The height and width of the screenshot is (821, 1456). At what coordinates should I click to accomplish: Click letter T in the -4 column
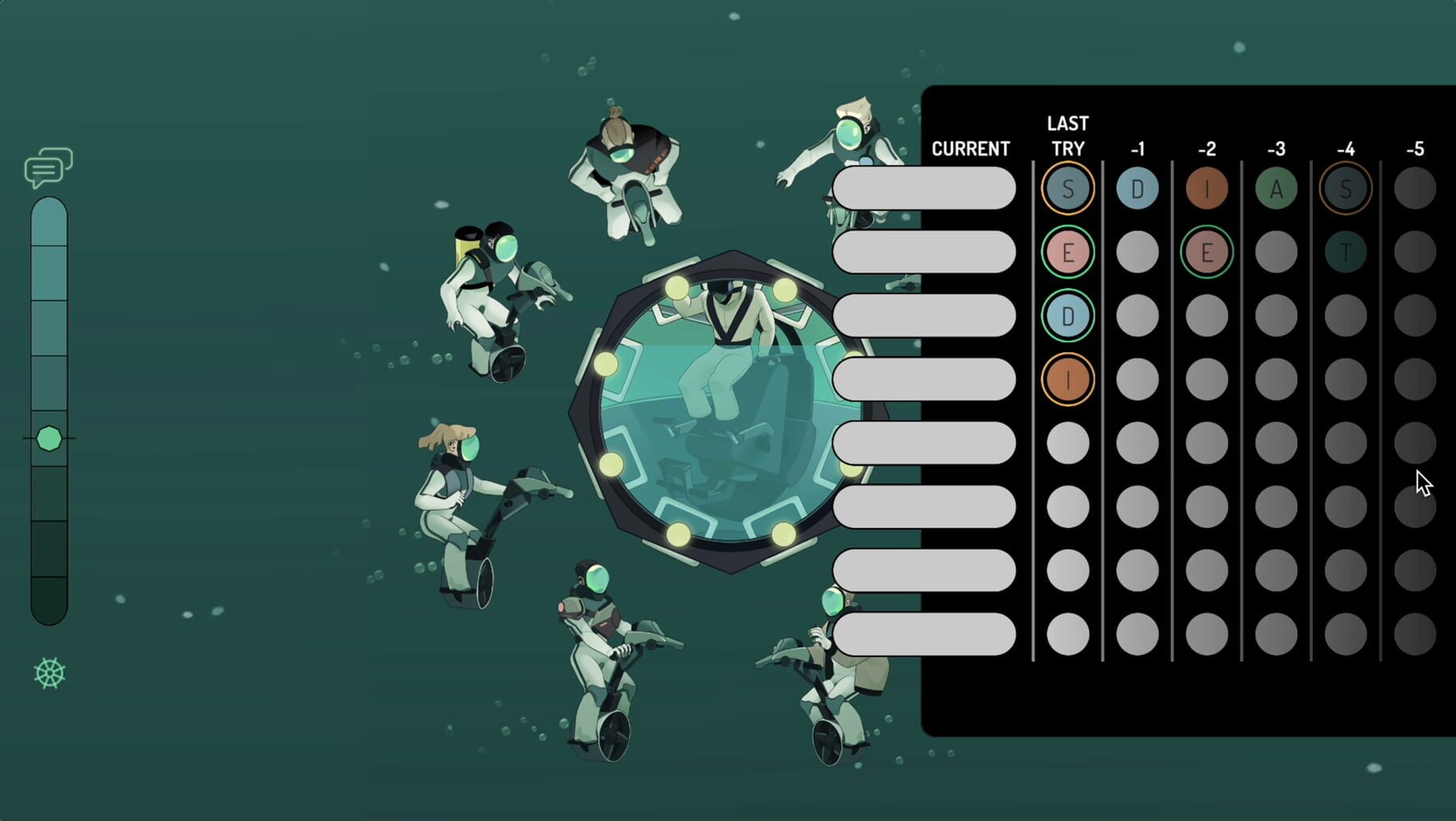tap(1346, 252)
